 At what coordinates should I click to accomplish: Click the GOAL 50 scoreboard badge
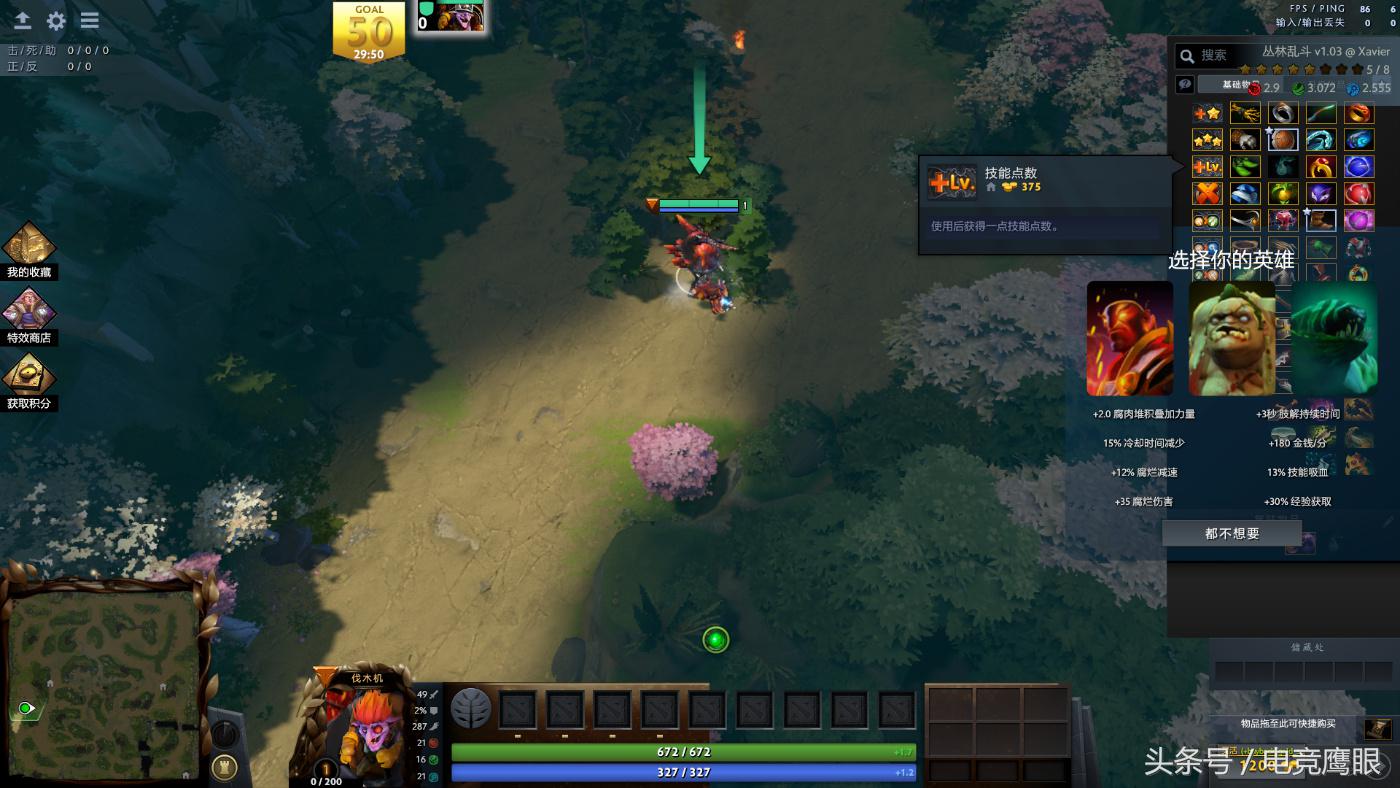pyautogui.click(x=369, y=31)
